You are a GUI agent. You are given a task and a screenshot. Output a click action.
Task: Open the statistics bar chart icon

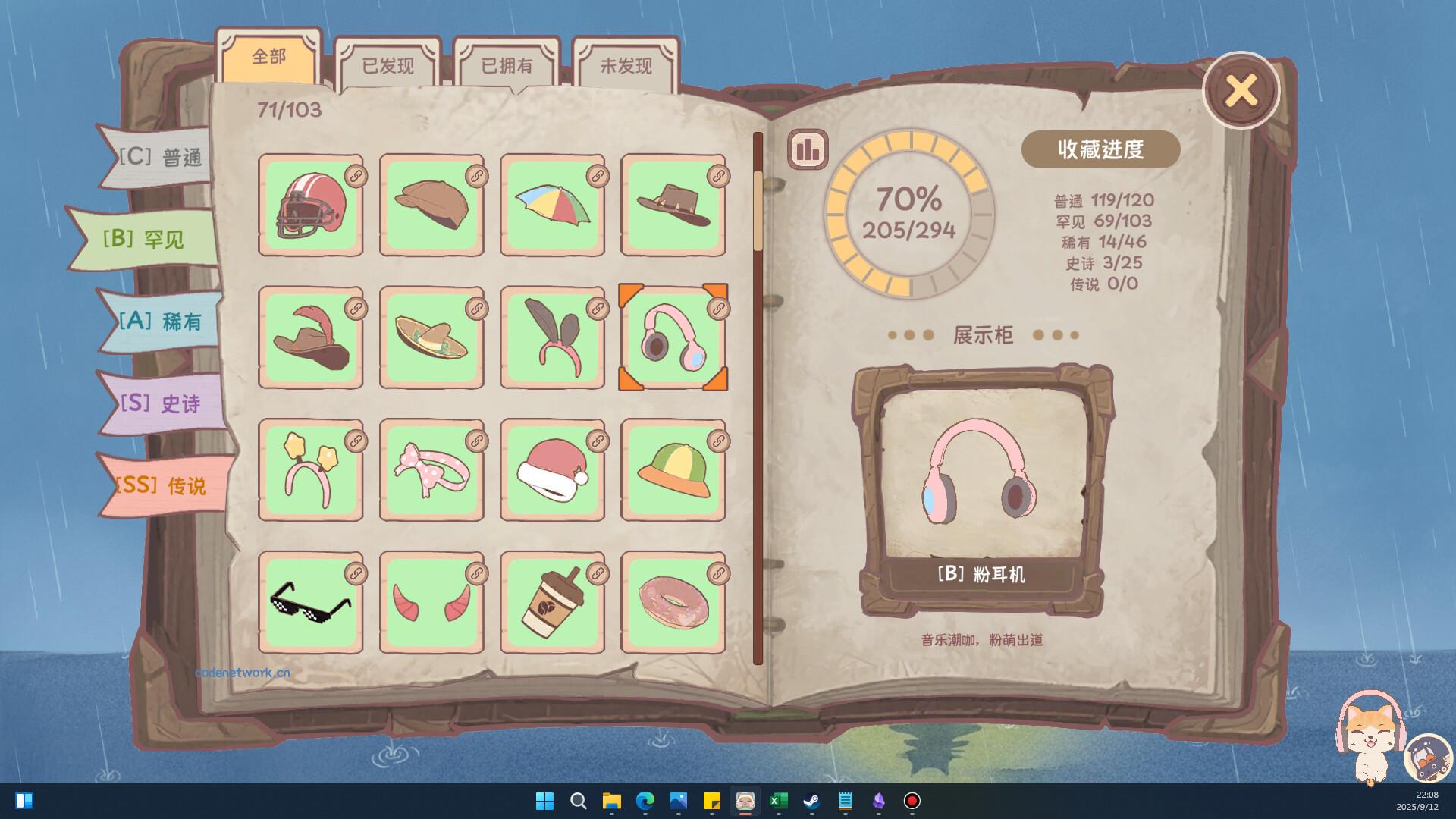point(806,149)
